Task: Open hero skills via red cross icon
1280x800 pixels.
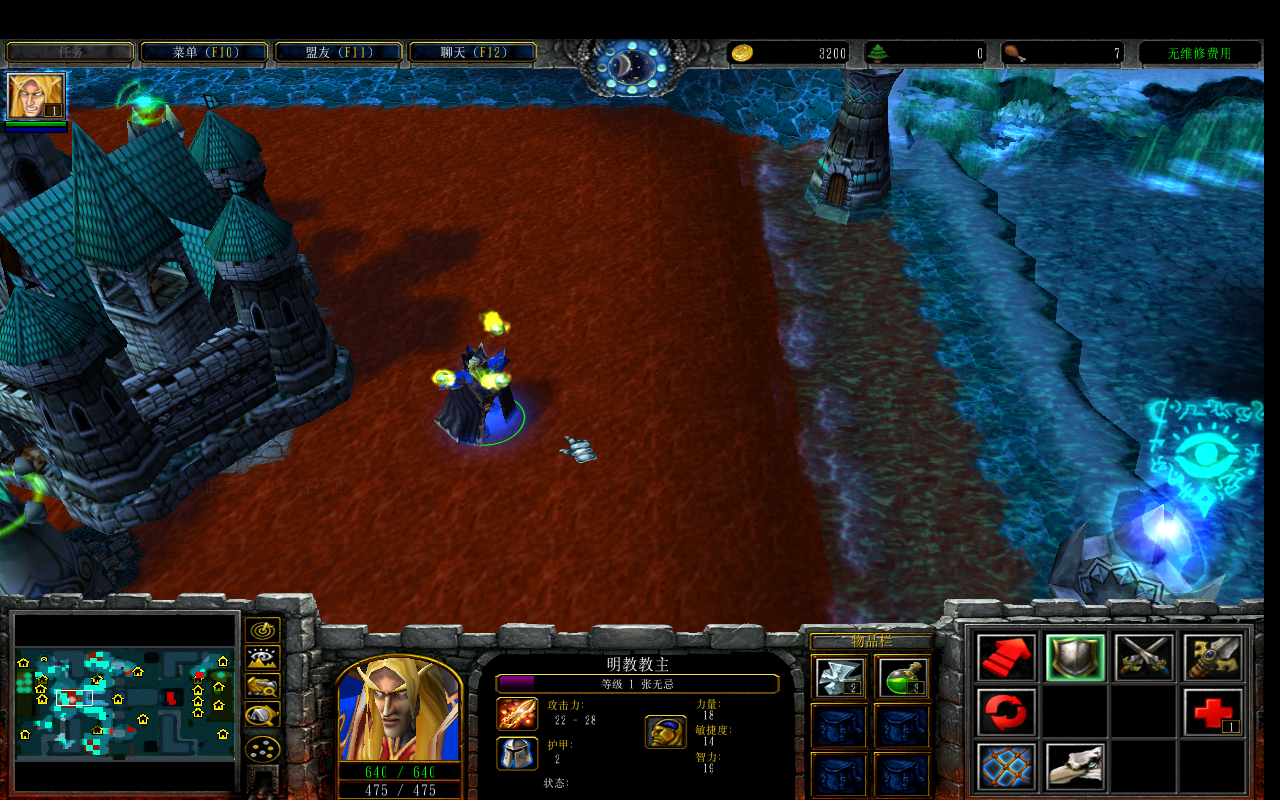Action: pyautogui.click(x=1213, y=712)
